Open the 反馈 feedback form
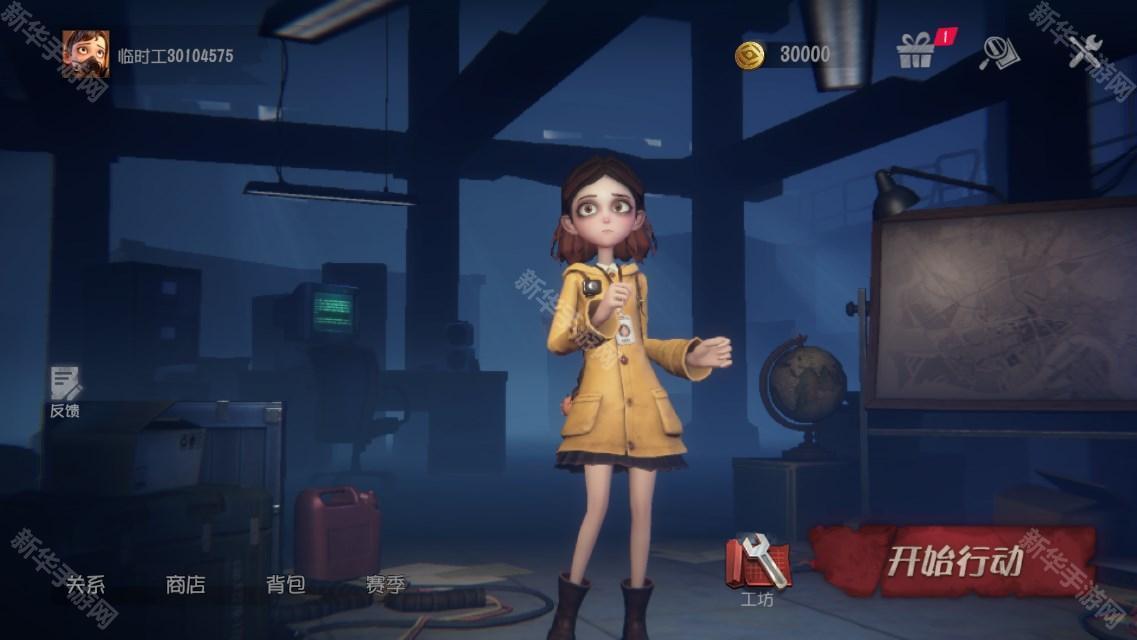The height and width of the screenshot is (640, 1137). 65,391
